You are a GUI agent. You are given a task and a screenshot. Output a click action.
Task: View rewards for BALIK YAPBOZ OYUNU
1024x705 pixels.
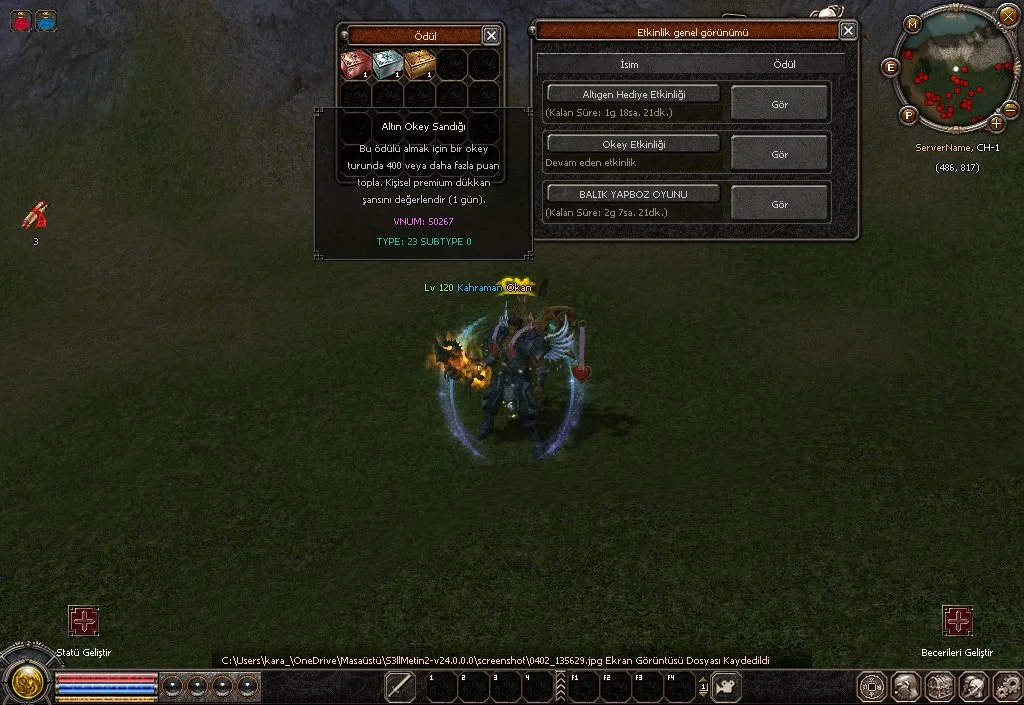click(780, 204)
